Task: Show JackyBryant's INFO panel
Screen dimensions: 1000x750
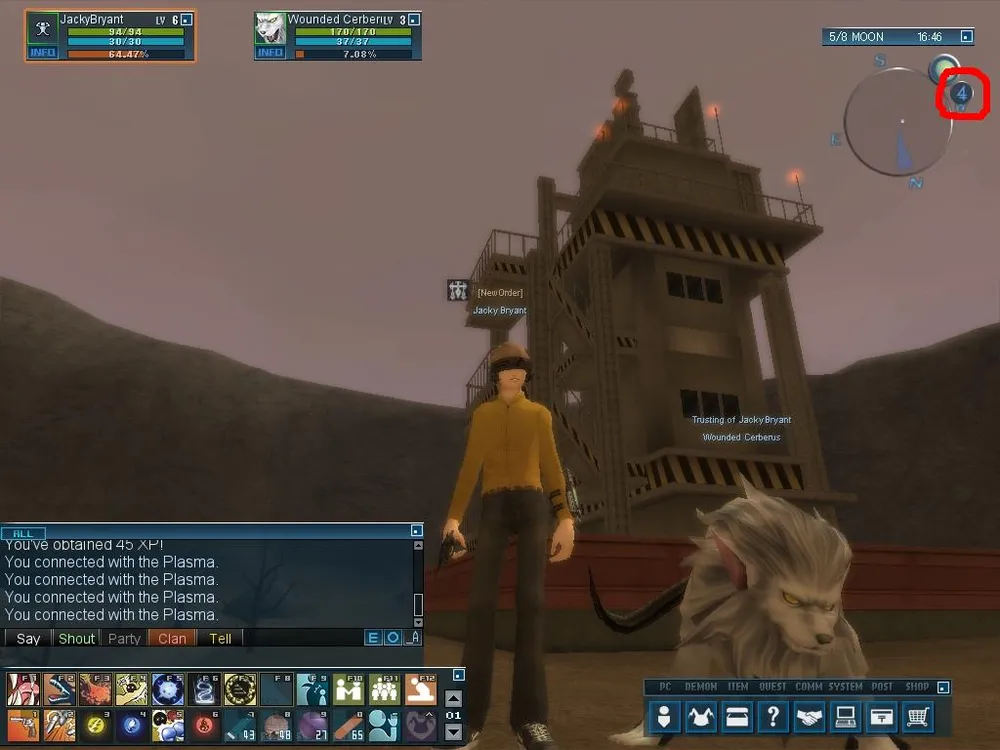Action: (43, 52)
